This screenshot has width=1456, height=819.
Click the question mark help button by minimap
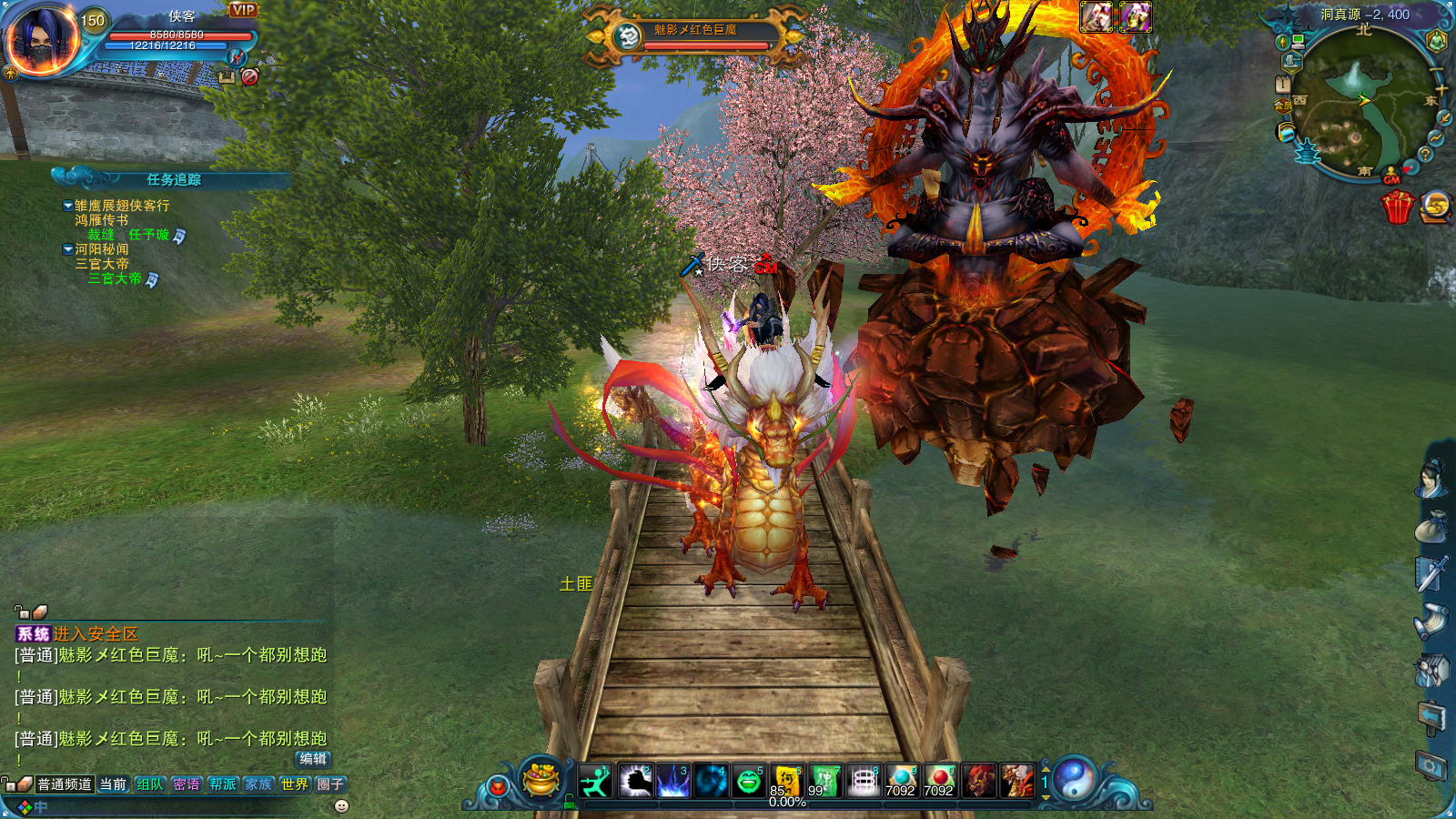coord(1425,155)
